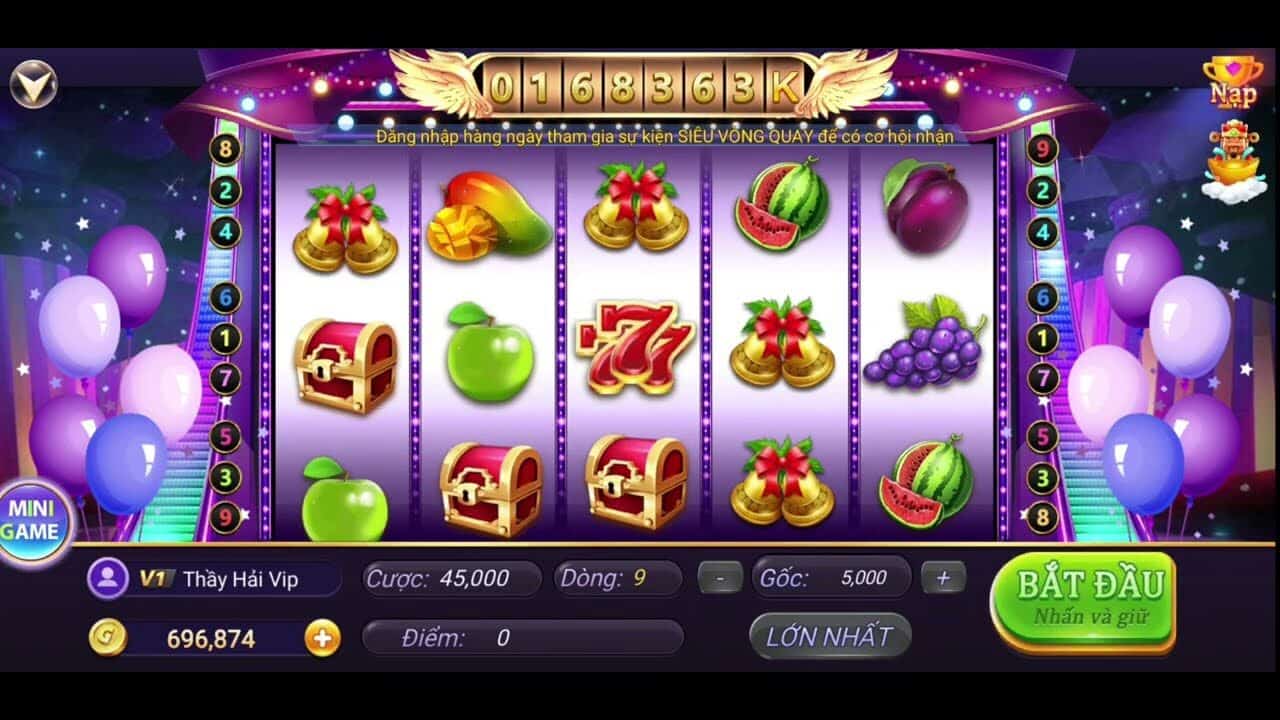Click the V1 player avatar icon
This screenshot has height=720, width=1280.
tap(109, 576)
